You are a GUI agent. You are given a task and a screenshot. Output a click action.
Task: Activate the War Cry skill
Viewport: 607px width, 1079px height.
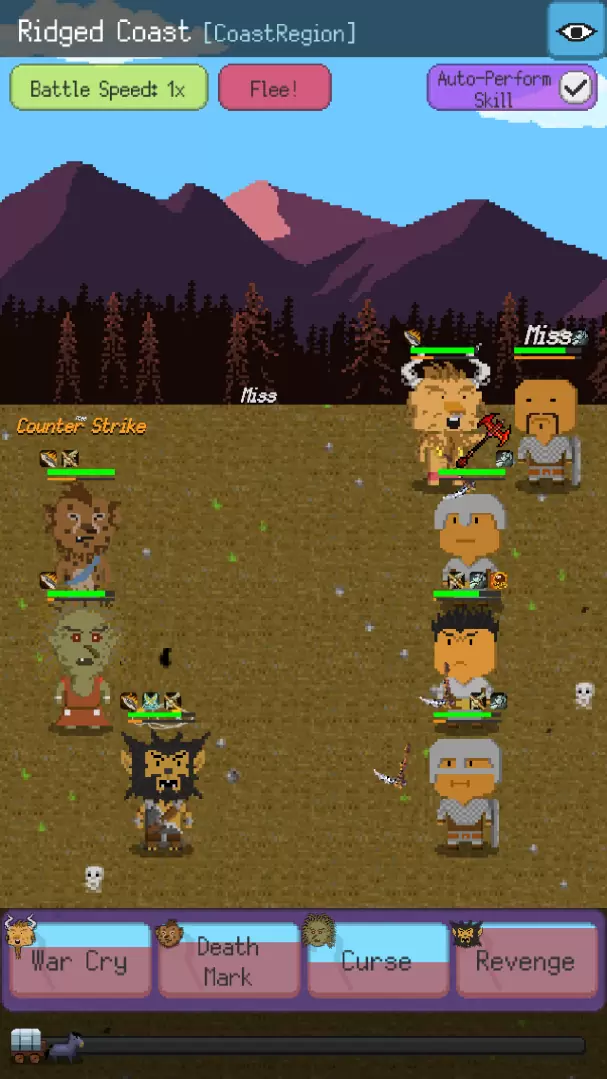(79, 961)
